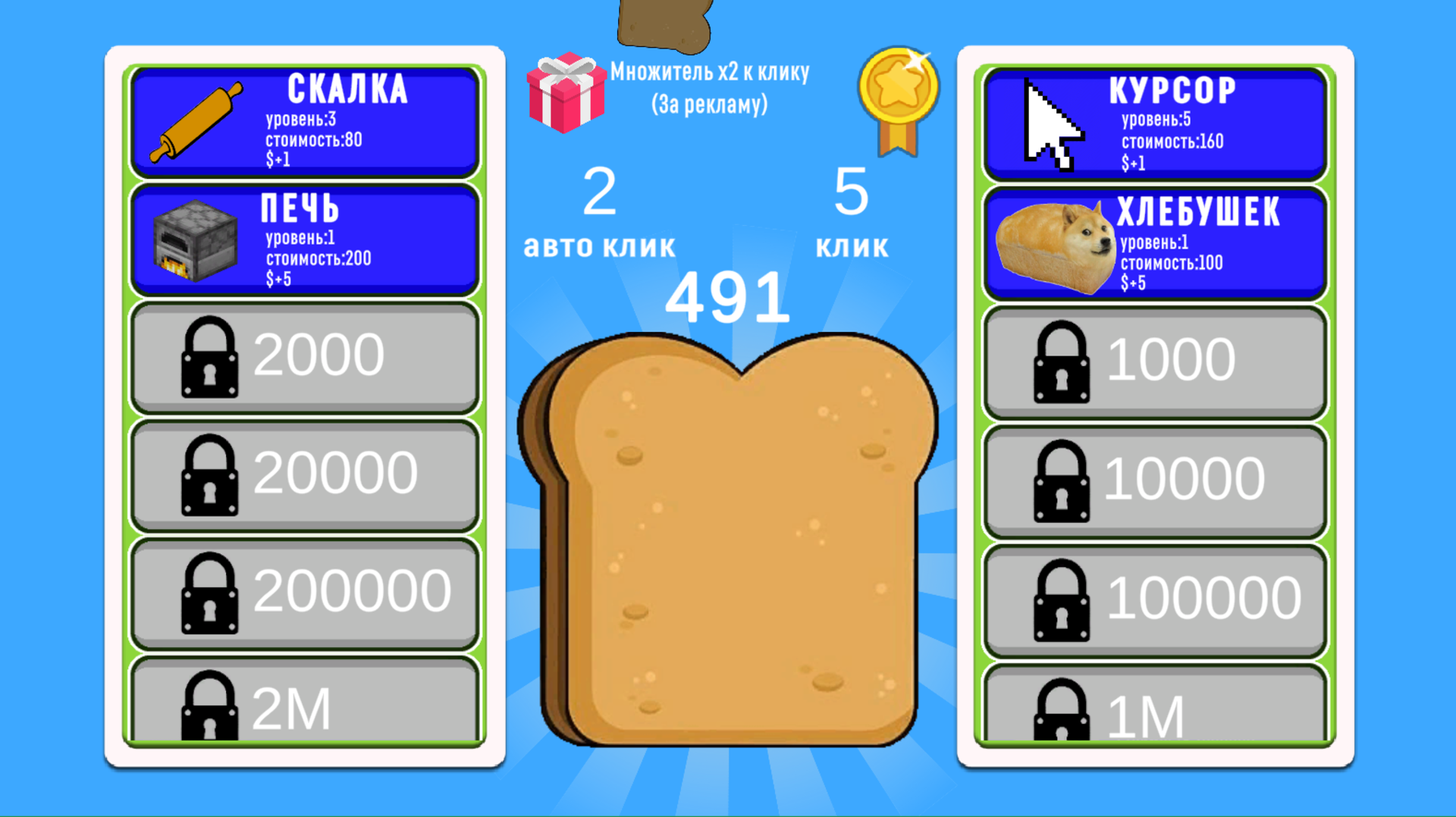1456x817 pixels.
Task: Select the locked 20000 upgrade slot
Action: click(x=303, y=474)
